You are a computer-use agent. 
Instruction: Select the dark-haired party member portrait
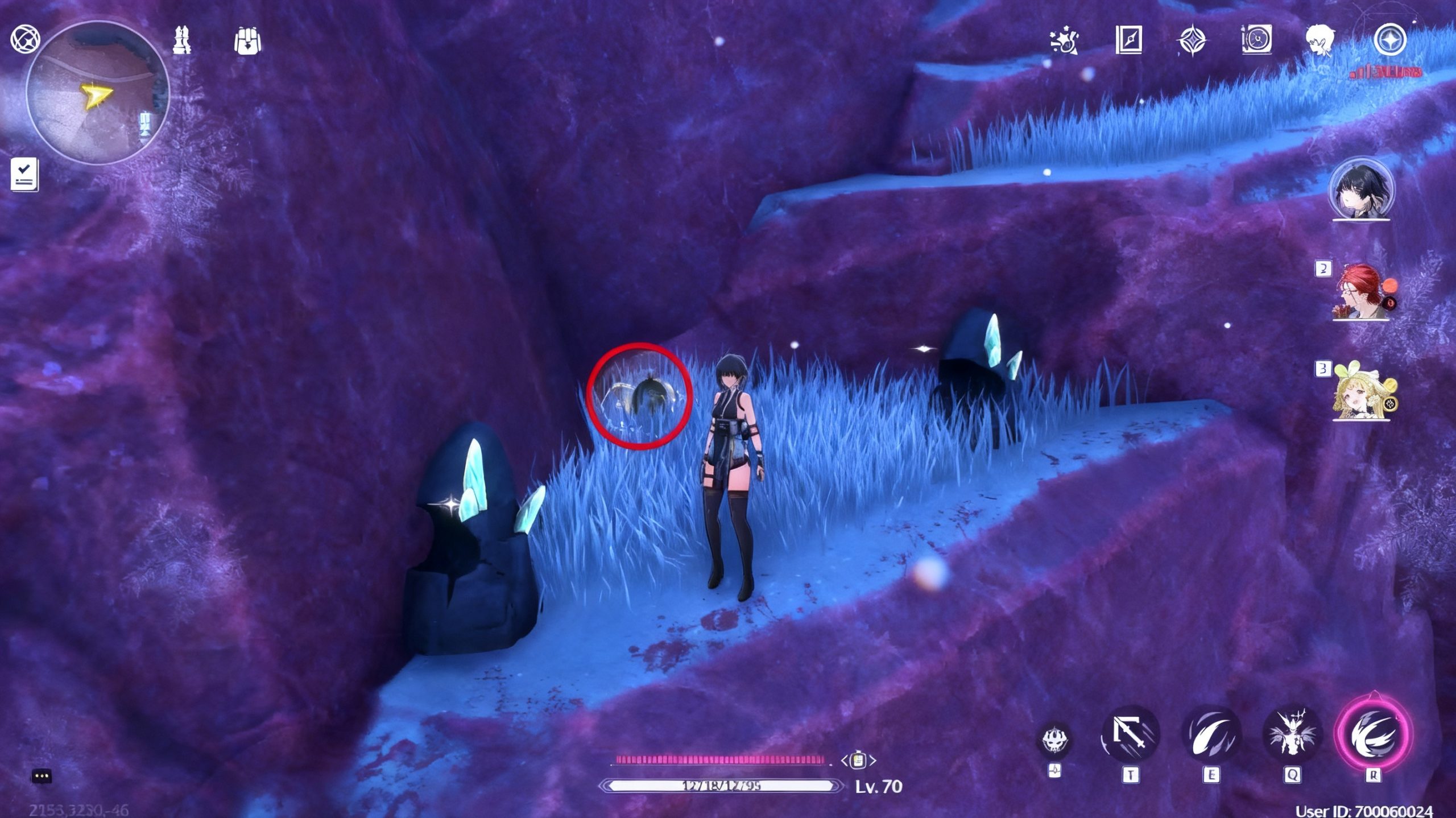pyautogui.click(x=1361, y=189)
